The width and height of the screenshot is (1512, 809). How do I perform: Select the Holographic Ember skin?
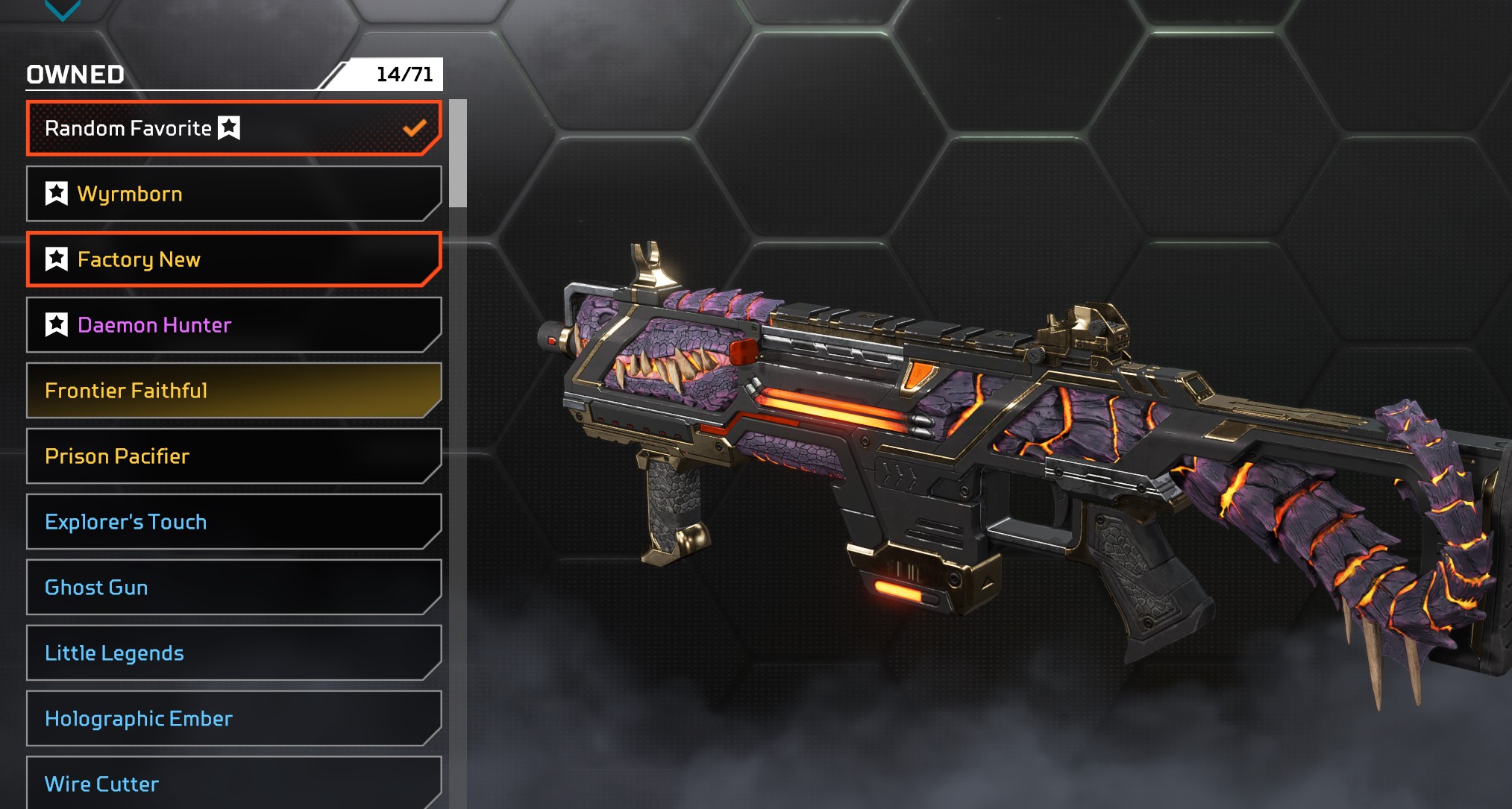pyautogui.click(x=233, y=719)
